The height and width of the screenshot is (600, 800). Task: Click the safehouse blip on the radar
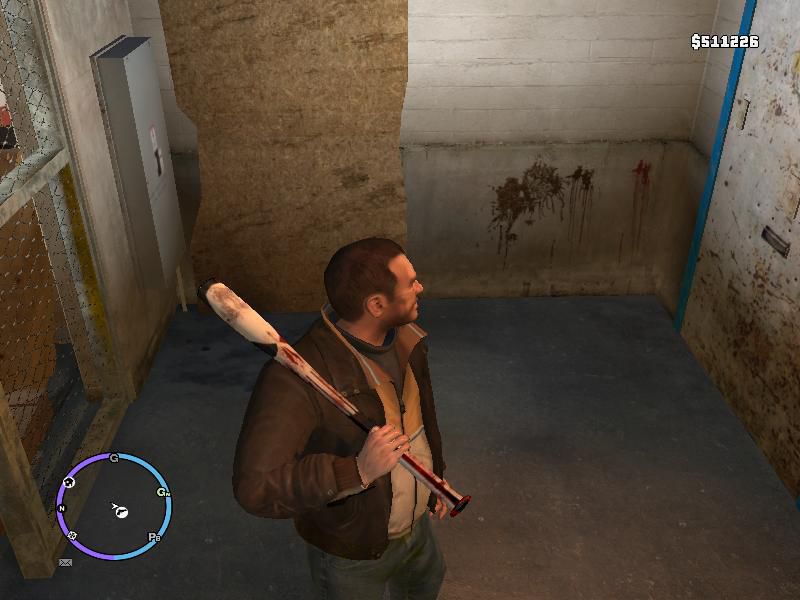pyautogui.click(x=69, y=483)
